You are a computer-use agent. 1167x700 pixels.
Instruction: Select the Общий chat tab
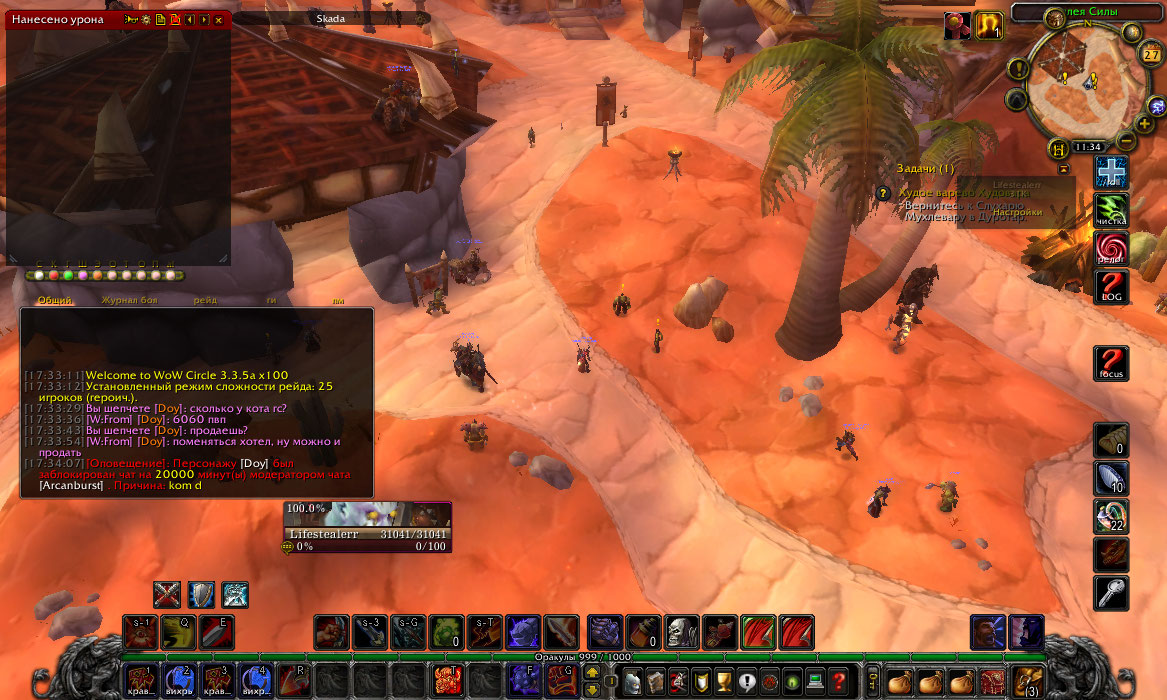[56, 300]
